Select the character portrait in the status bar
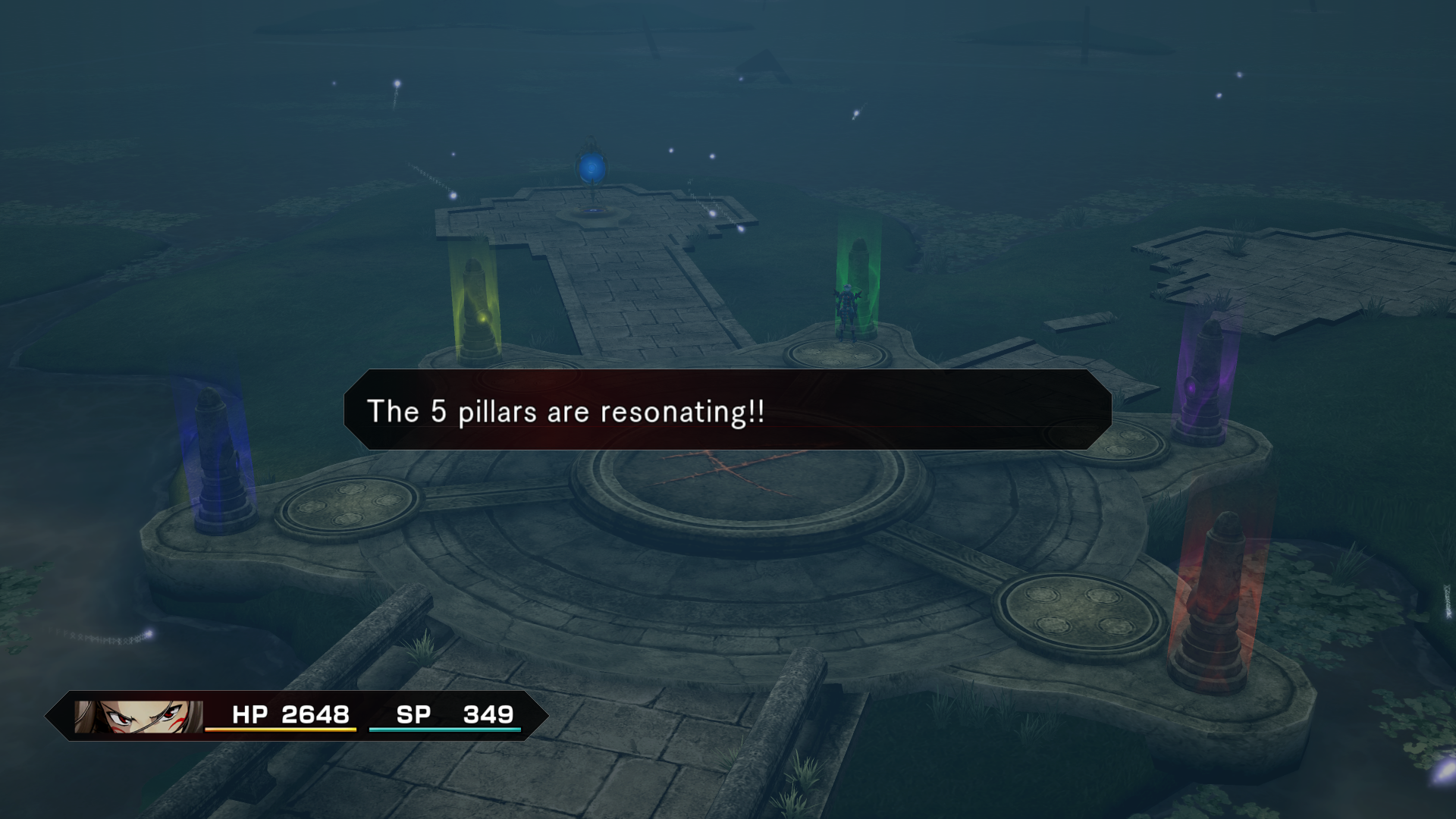This screenshot has height=819, width=1456. click(x=139, y=716)
